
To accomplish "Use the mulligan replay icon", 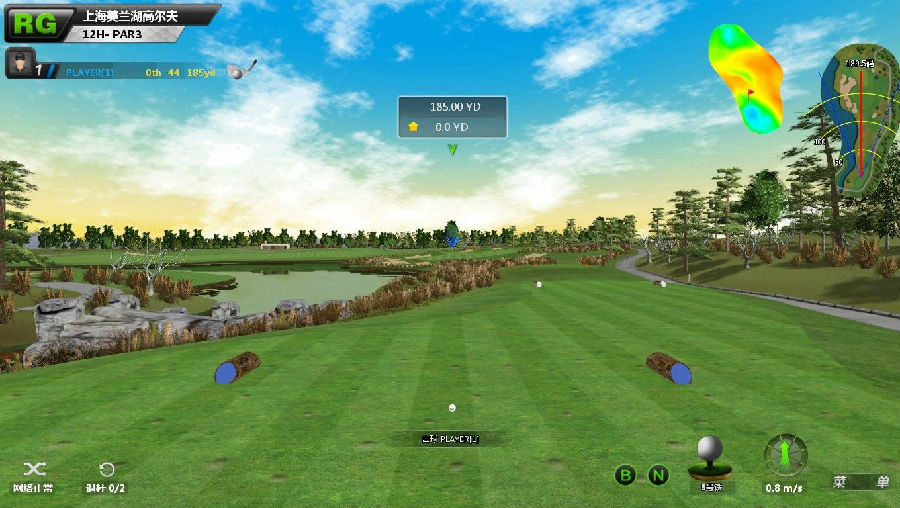I will tap(106, 469).
